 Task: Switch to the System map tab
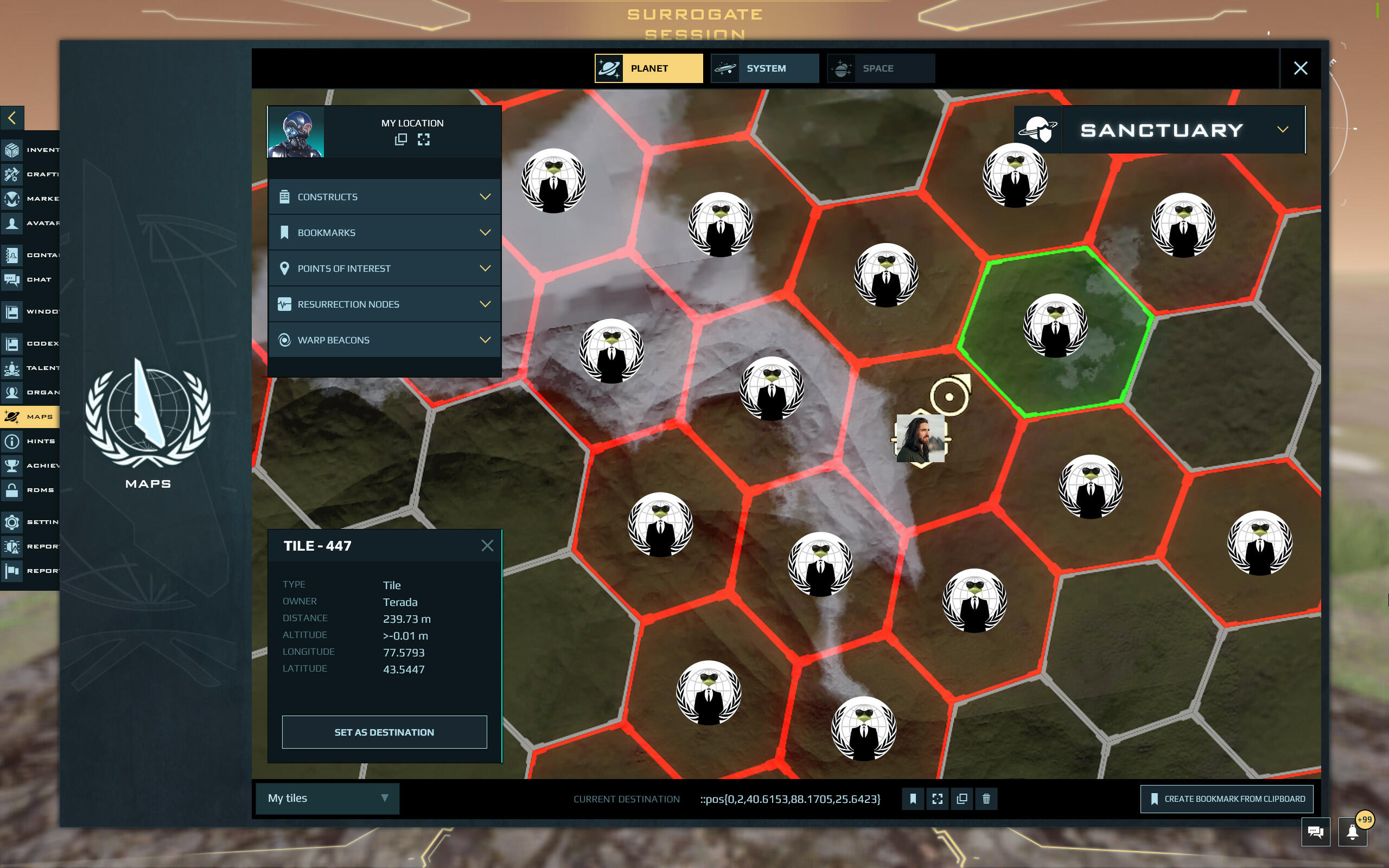pyautogui.click(x=764, y=68)
